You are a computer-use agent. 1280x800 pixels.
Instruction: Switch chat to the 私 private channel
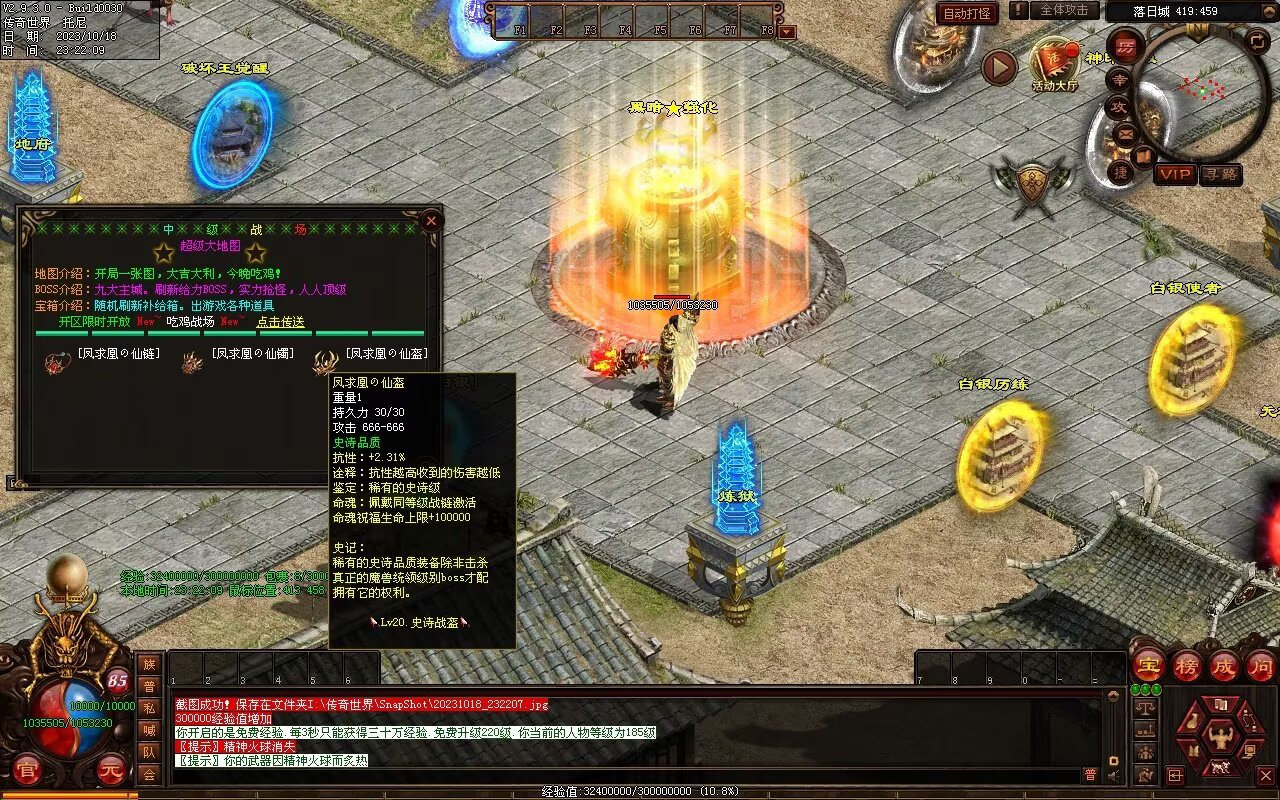(149, 708)
